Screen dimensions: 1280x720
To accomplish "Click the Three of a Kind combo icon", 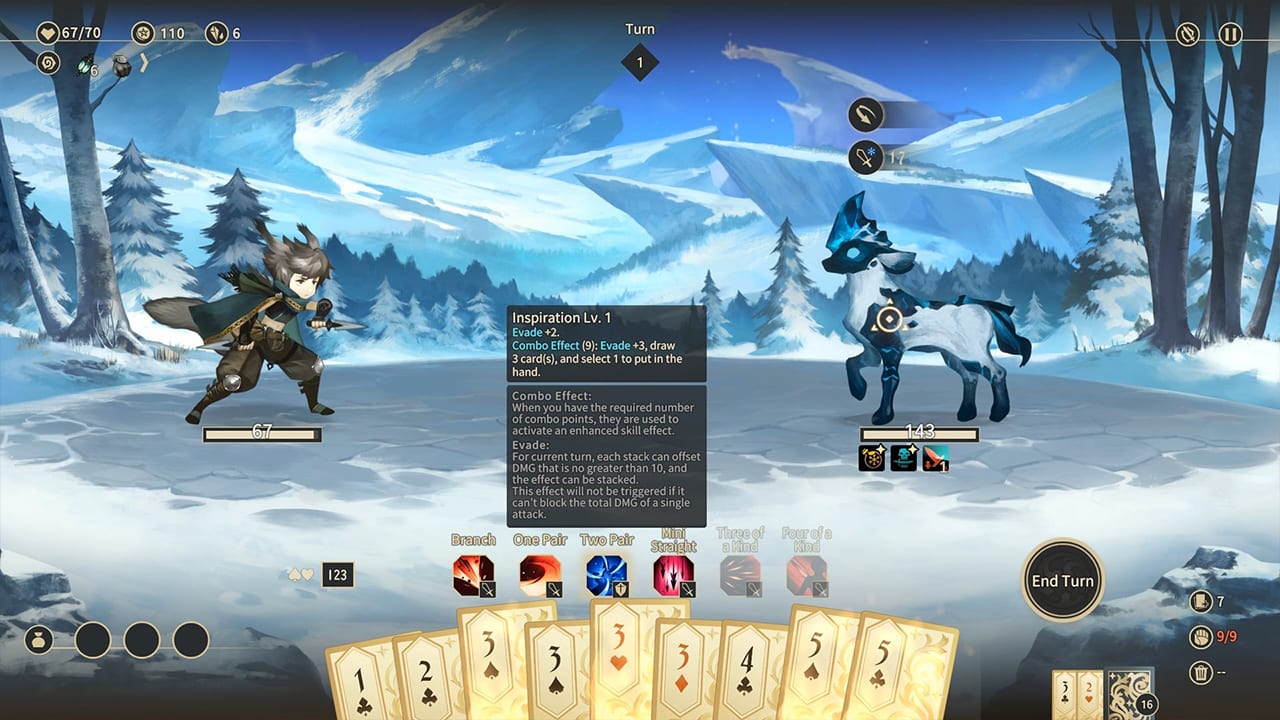I will tap(741, 575).
